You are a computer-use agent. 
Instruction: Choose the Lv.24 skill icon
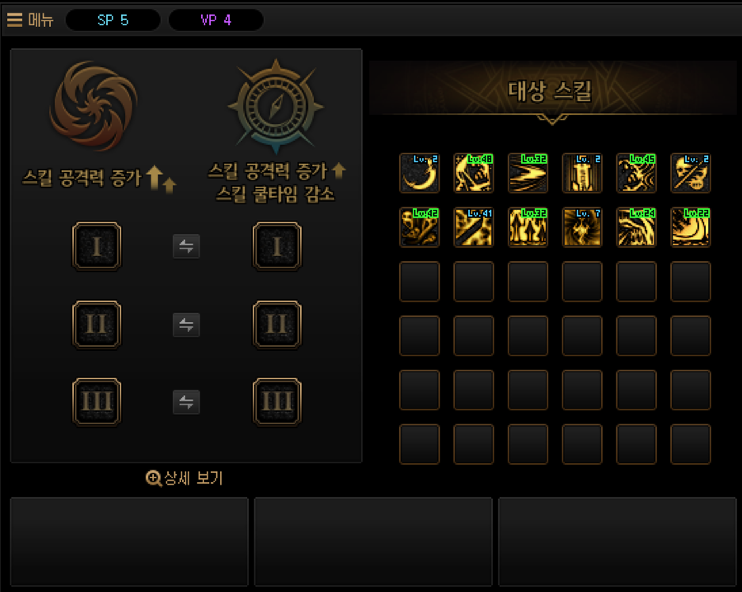click(x=636, y=227)
